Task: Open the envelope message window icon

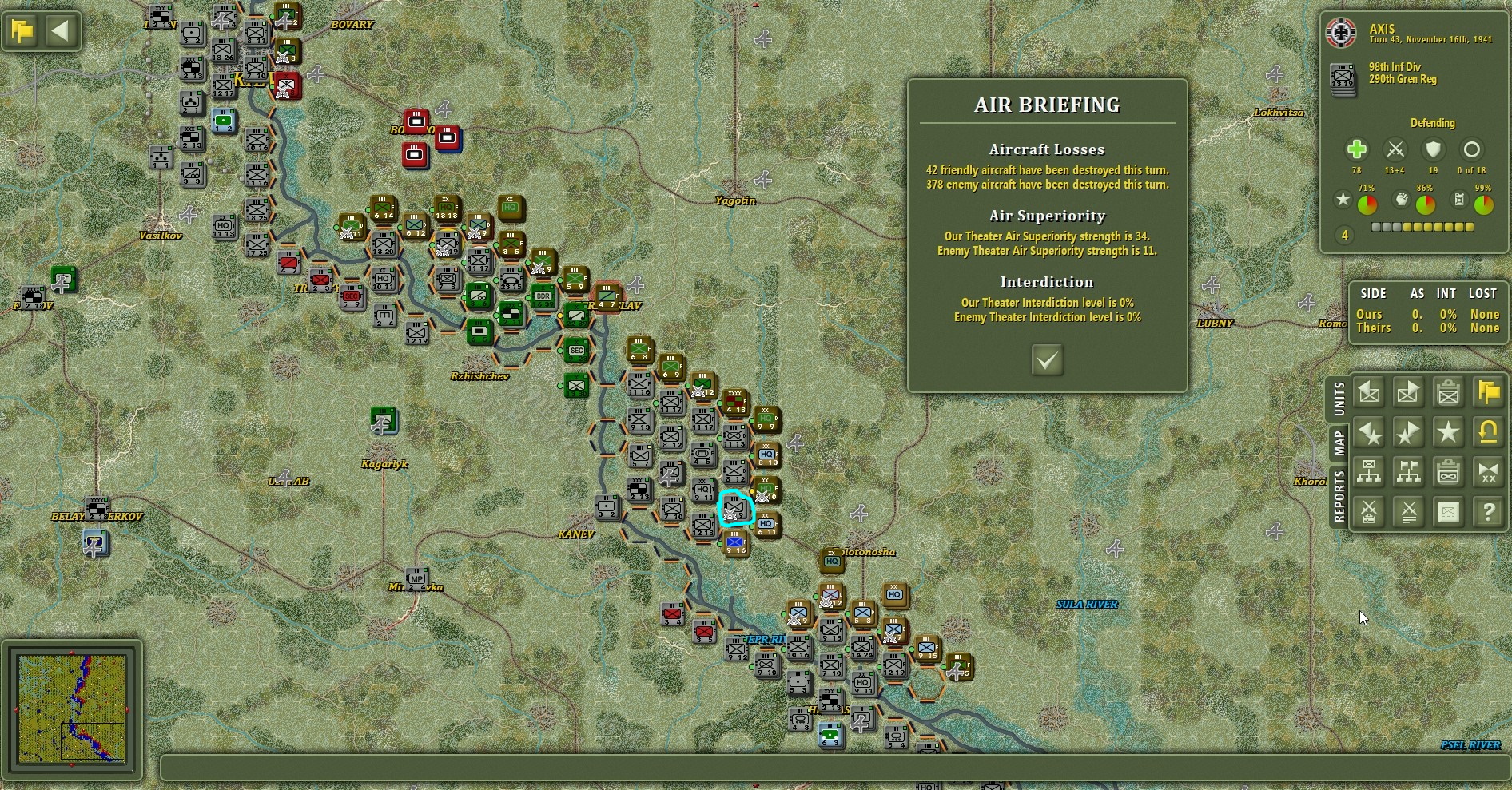Action: [x=1448, y=512]
